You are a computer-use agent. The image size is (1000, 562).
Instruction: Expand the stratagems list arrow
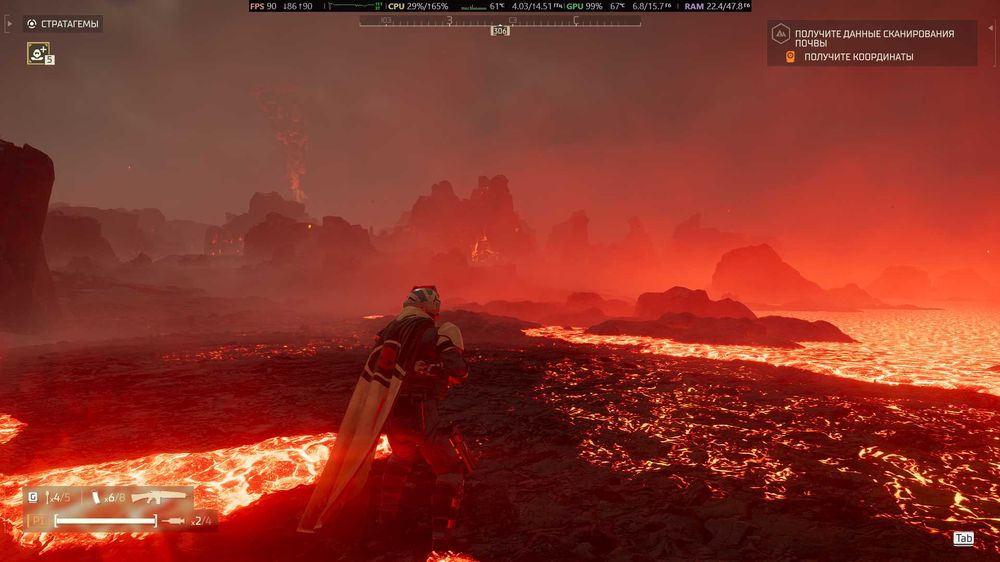(x=10, y=23)
